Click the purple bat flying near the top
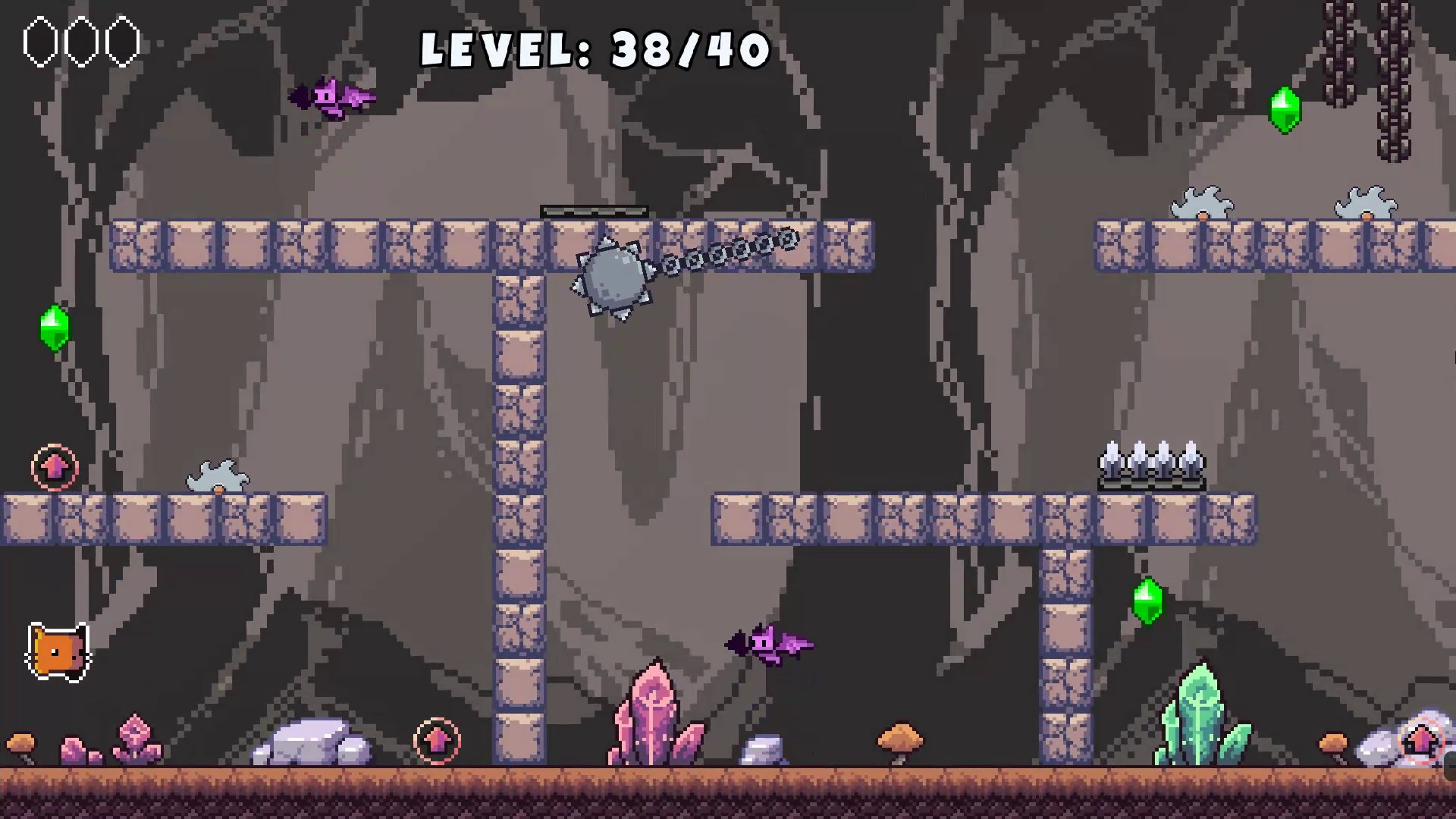Screen dimensions: 1456x819 point(332,97)
